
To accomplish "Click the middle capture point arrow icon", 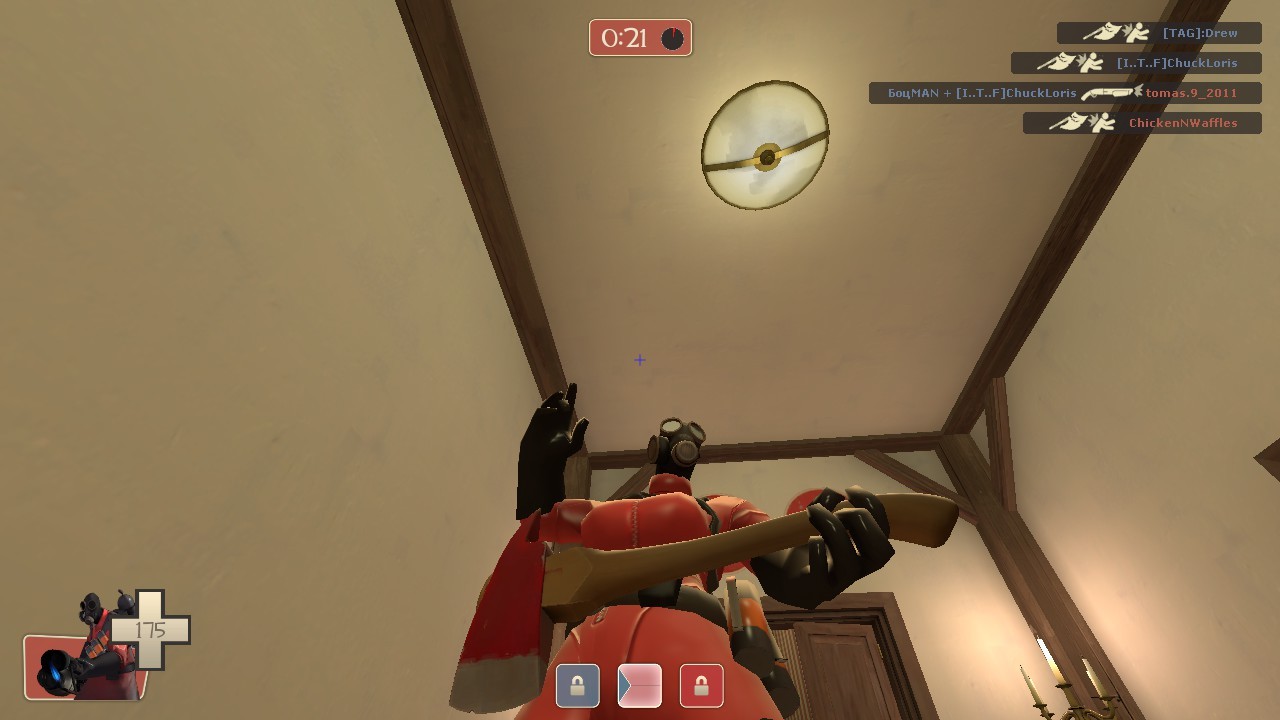I will click(x=639, y=686).
